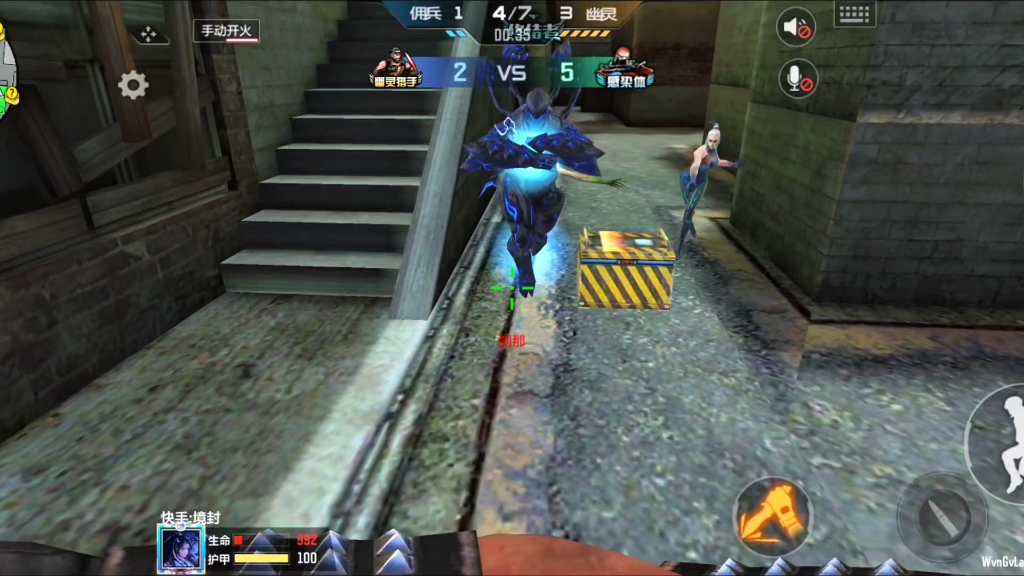
Task: Tap the melee knife slash button
Action: 942,517
